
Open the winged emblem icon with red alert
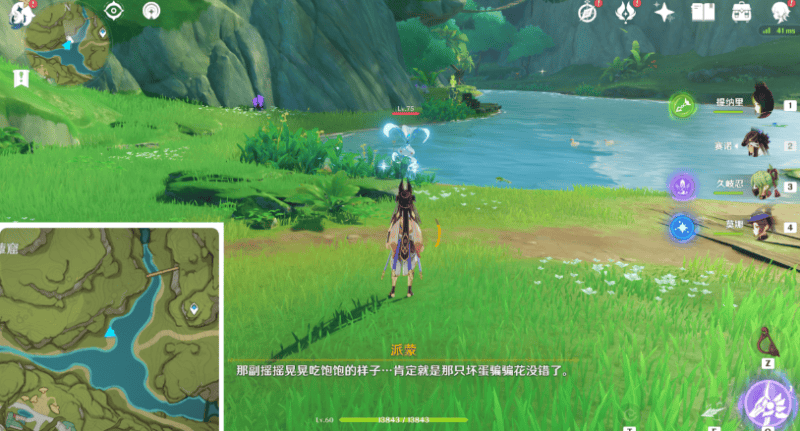(627, 12)
